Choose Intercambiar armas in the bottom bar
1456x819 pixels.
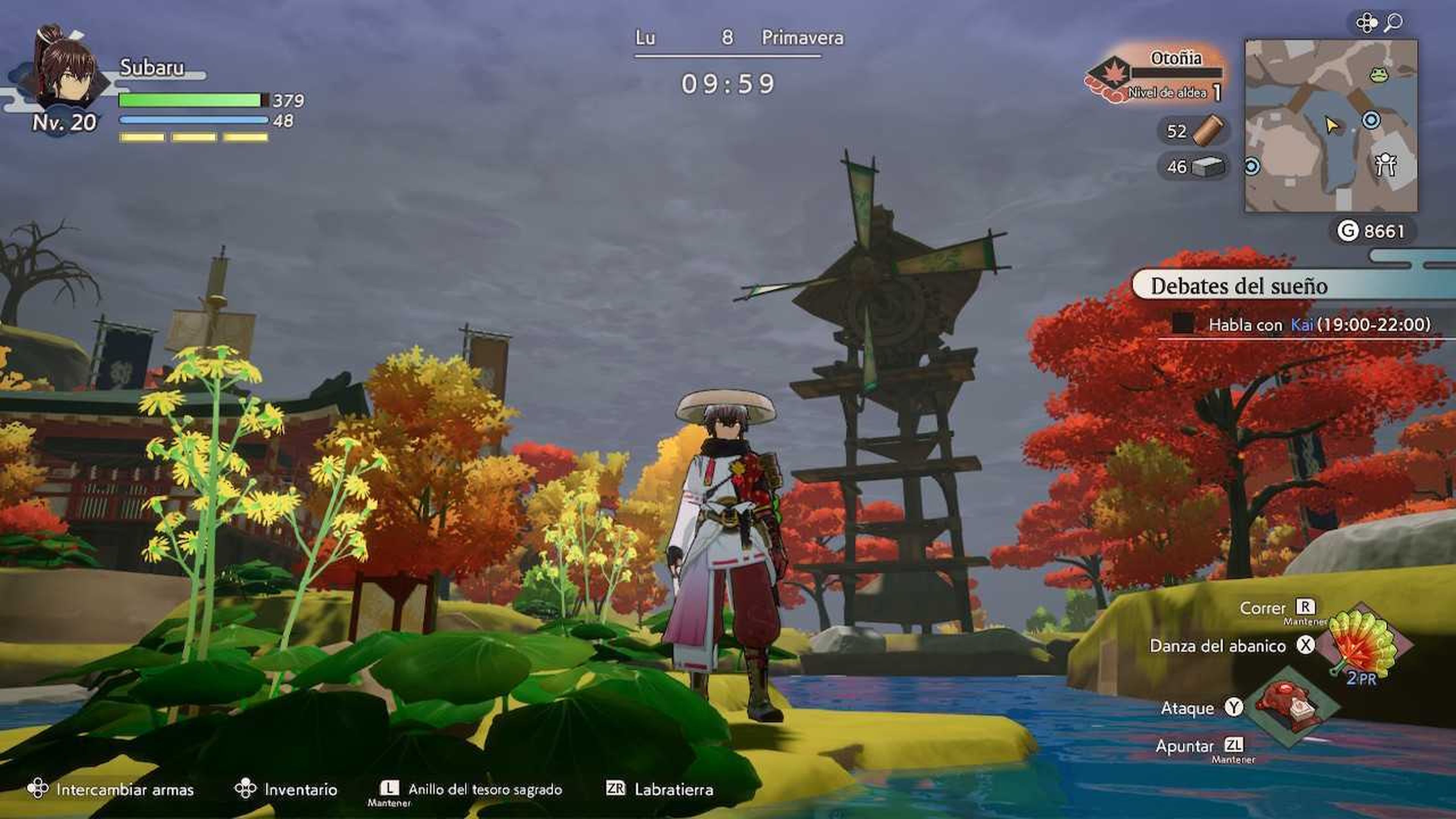point(111,789)
